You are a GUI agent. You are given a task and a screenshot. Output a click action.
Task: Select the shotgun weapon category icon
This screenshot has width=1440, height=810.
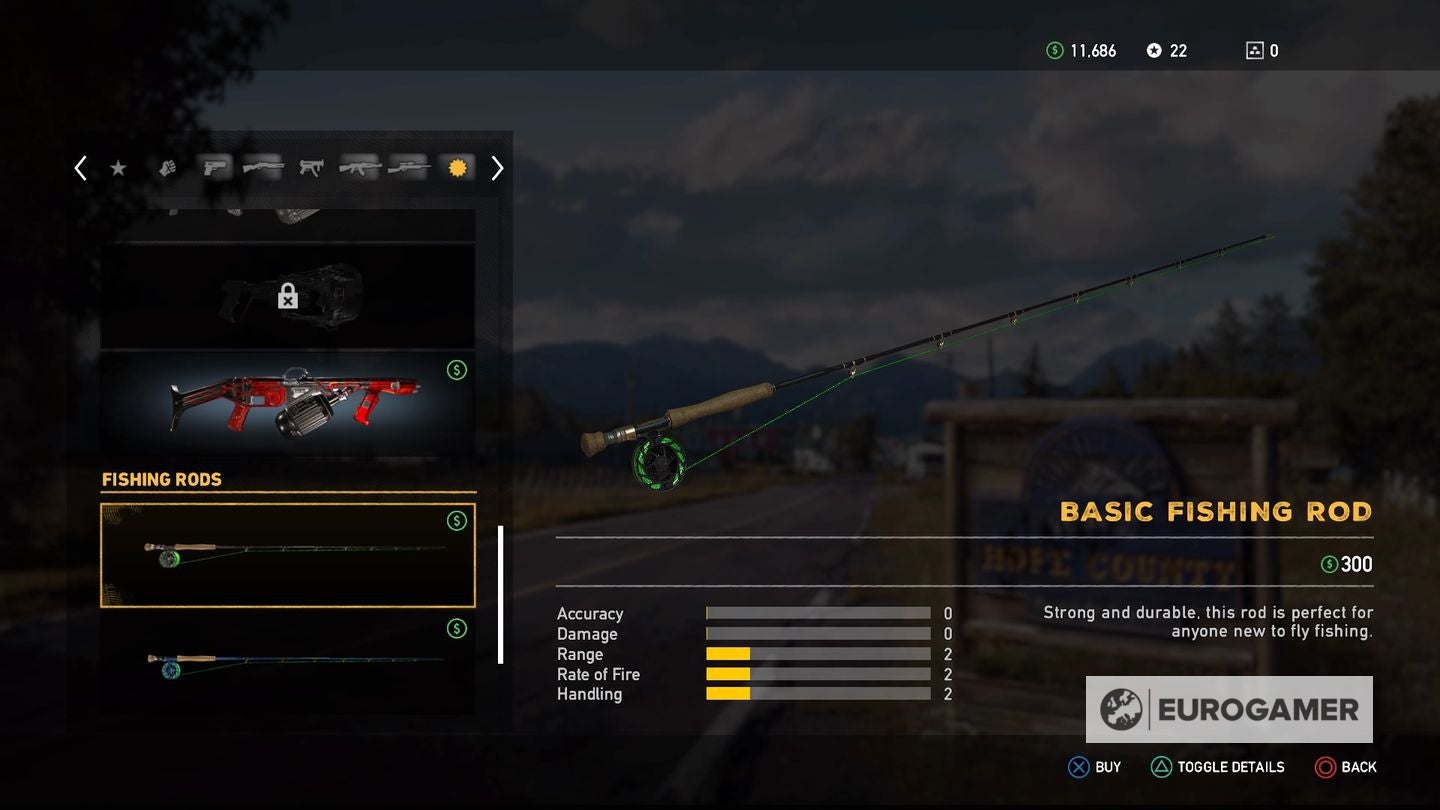point(263,168)
